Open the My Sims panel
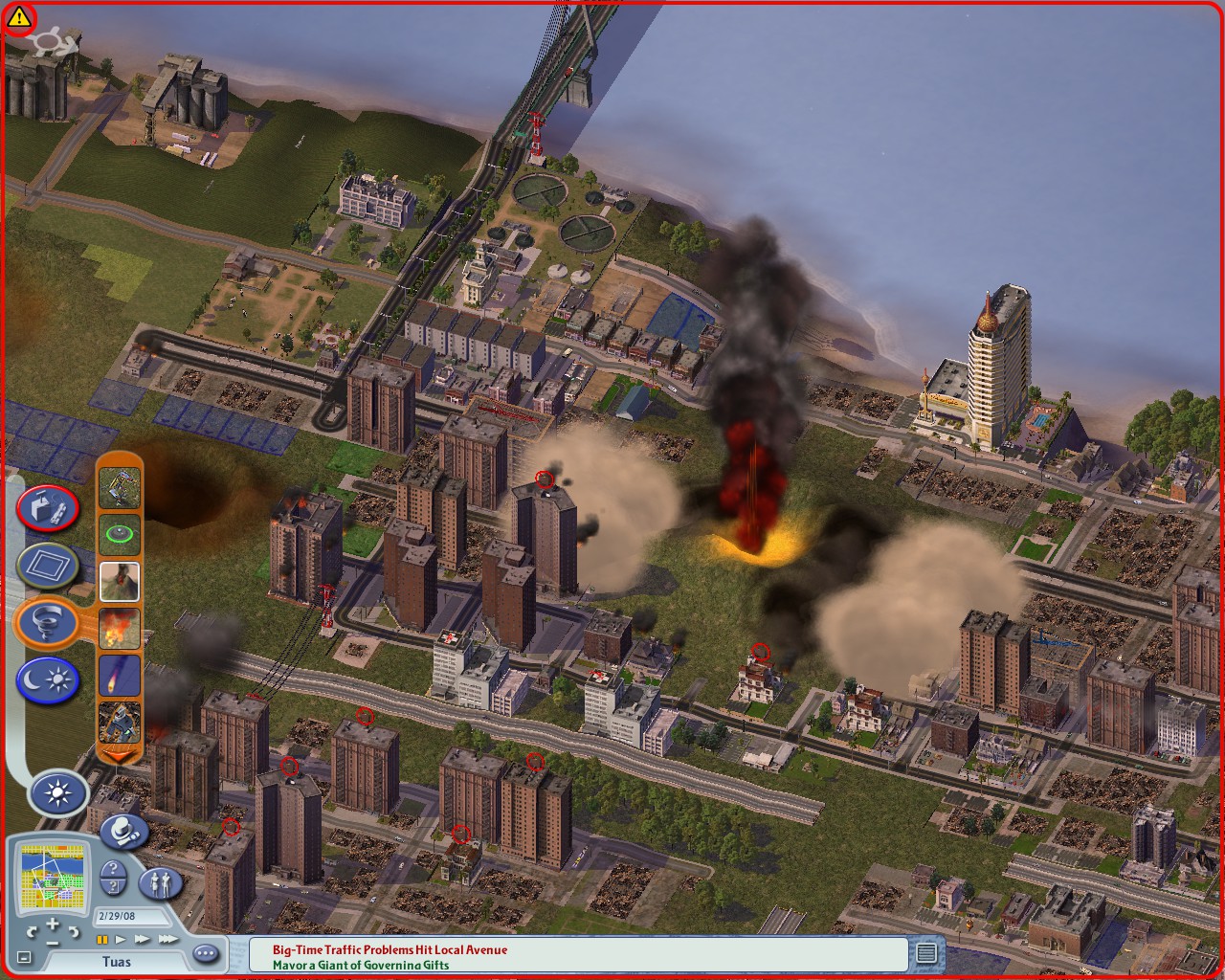 [160, 883]
